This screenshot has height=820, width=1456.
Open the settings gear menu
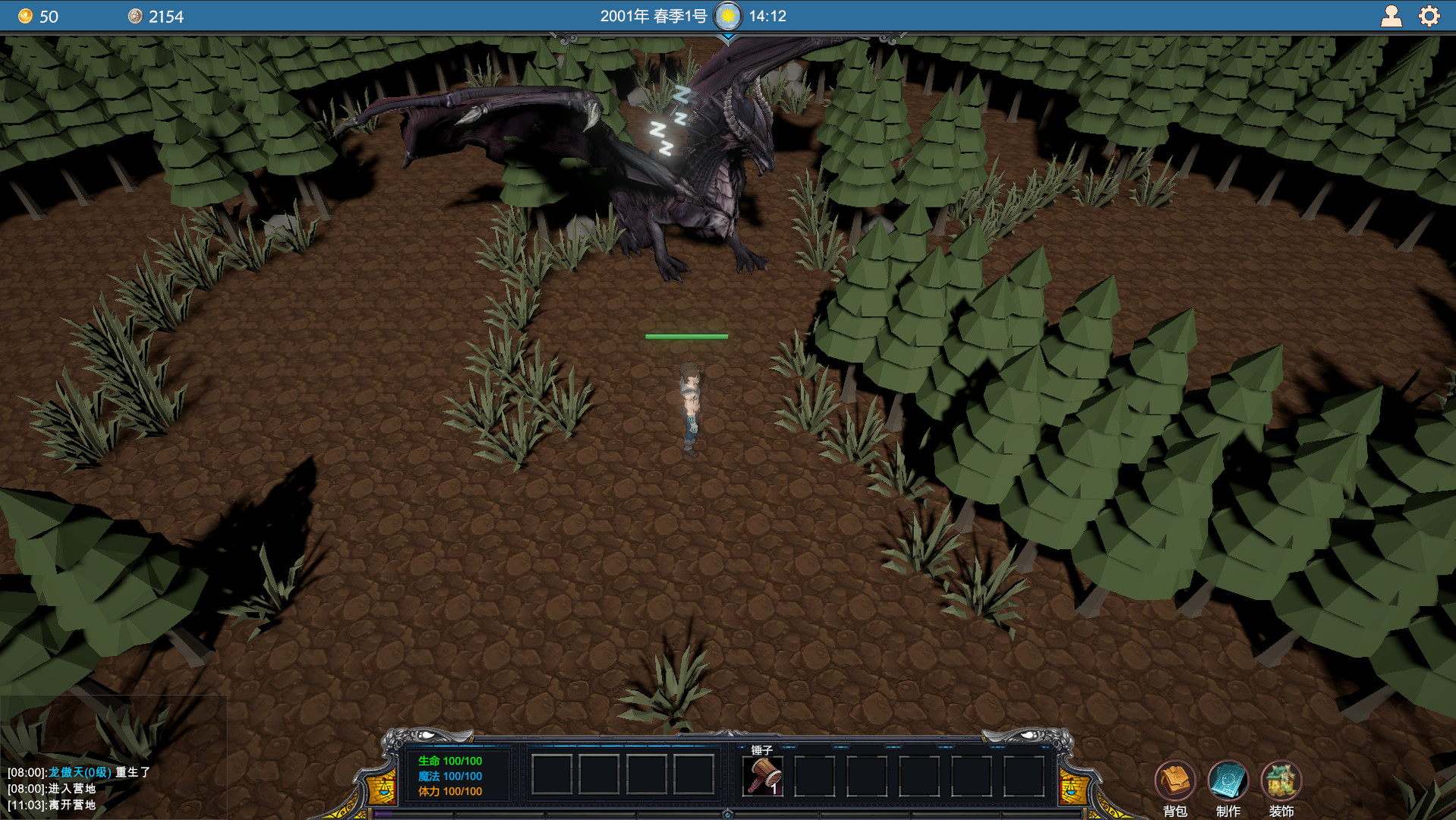coord(1429,15)
